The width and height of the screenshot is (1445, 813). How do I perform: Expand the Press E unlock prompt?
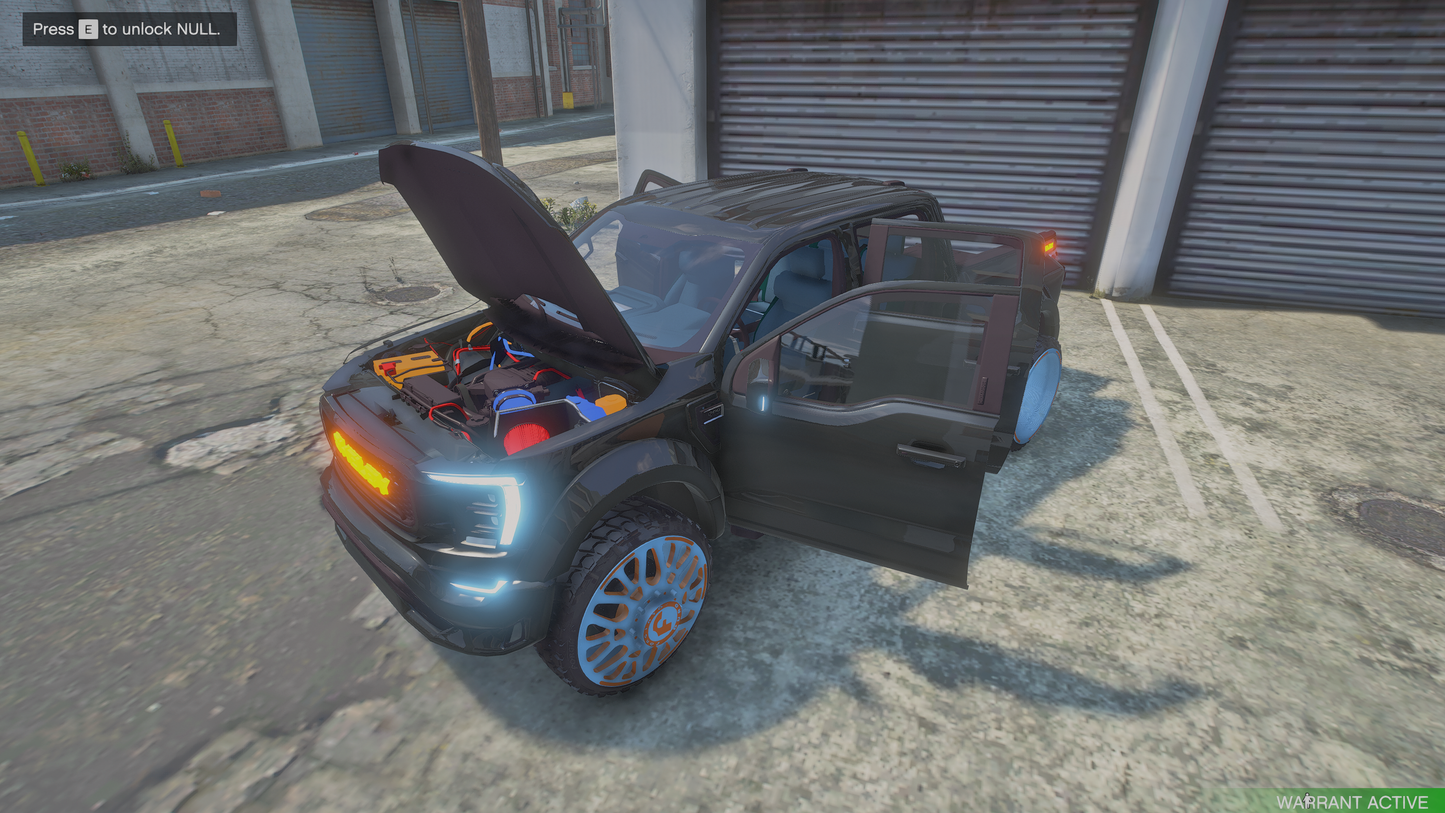tap(128, 29)
